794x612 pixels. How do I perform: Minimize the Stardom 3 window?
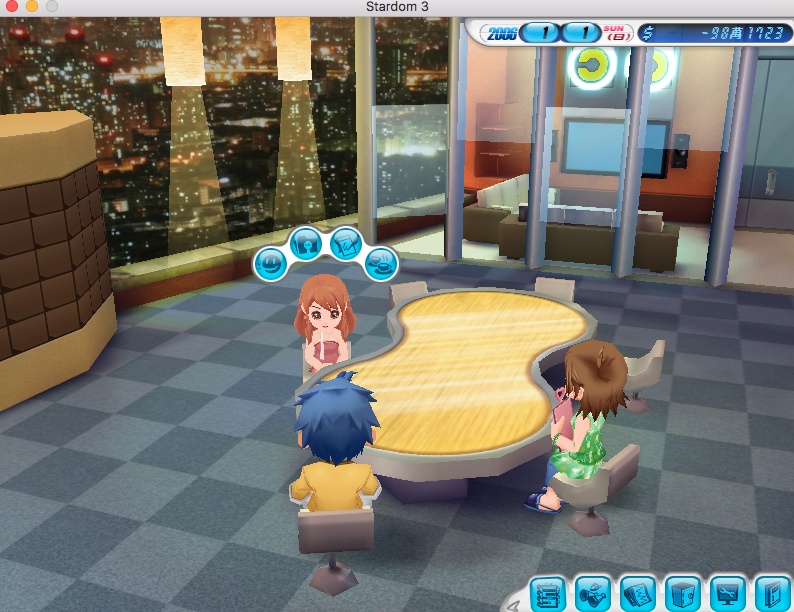click(32, 7)
